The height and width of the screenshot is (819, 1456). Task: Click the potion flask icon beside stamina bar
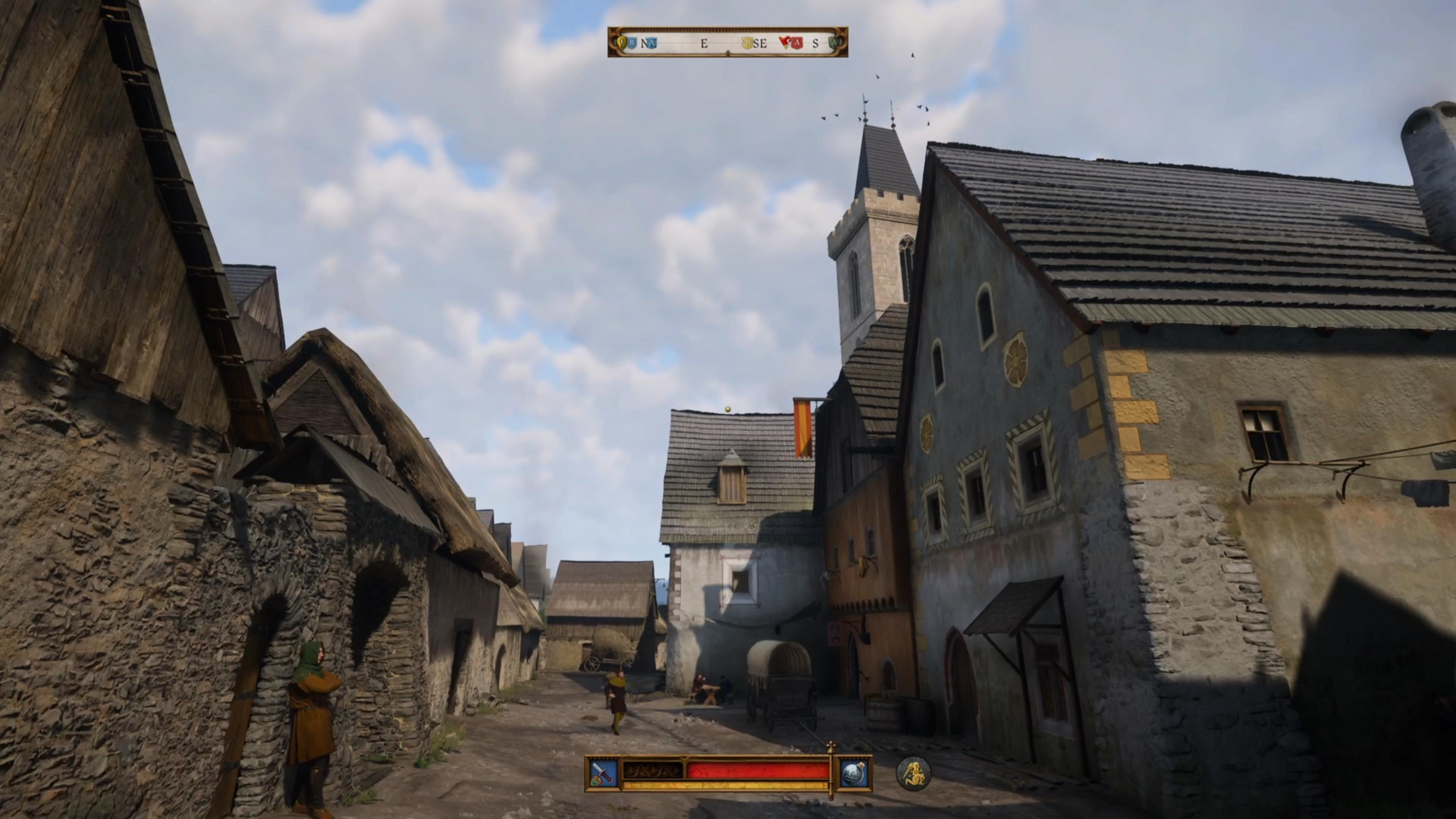(x=855, y=772)
